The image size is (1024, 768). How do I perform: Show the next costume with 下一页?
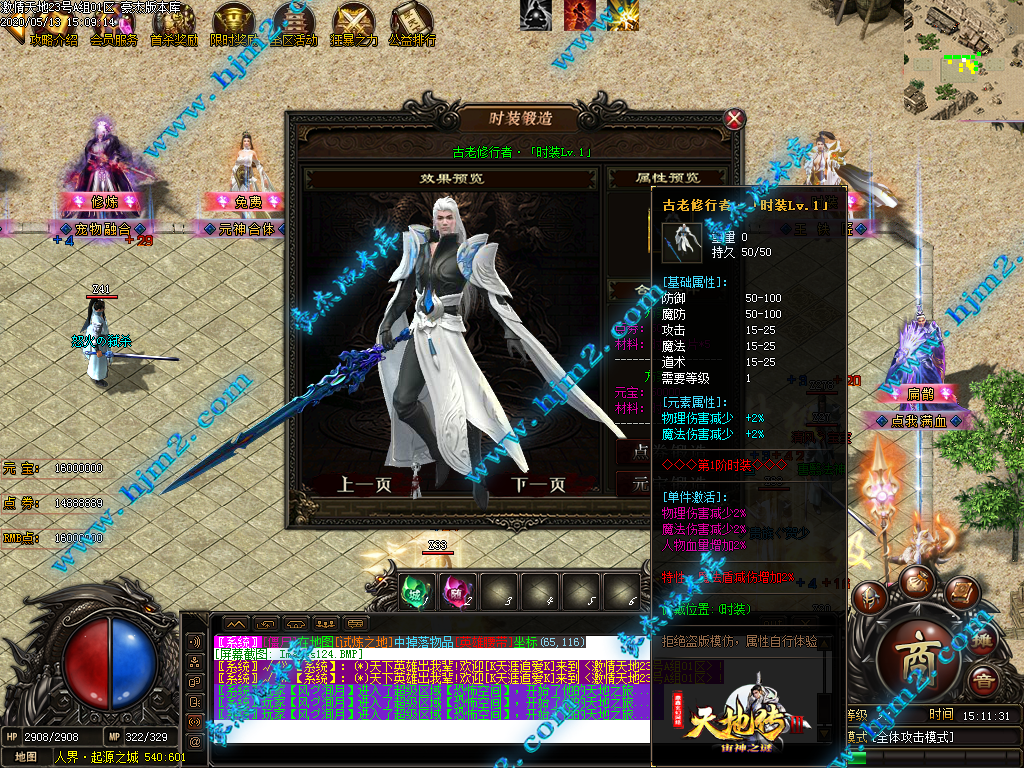click(539, 485)
